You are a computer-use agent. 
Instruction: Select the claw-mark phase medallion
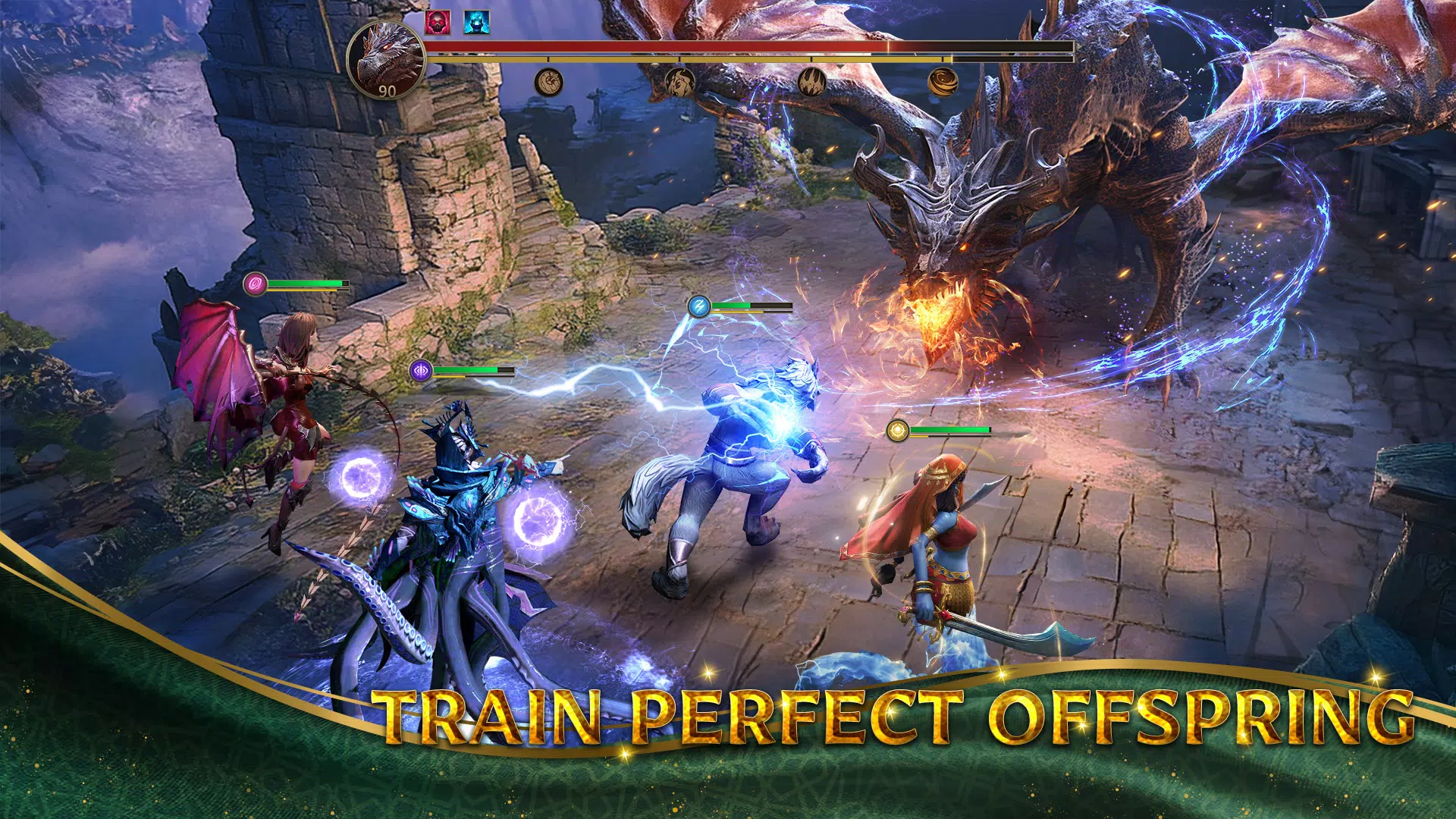click(812, 82)
